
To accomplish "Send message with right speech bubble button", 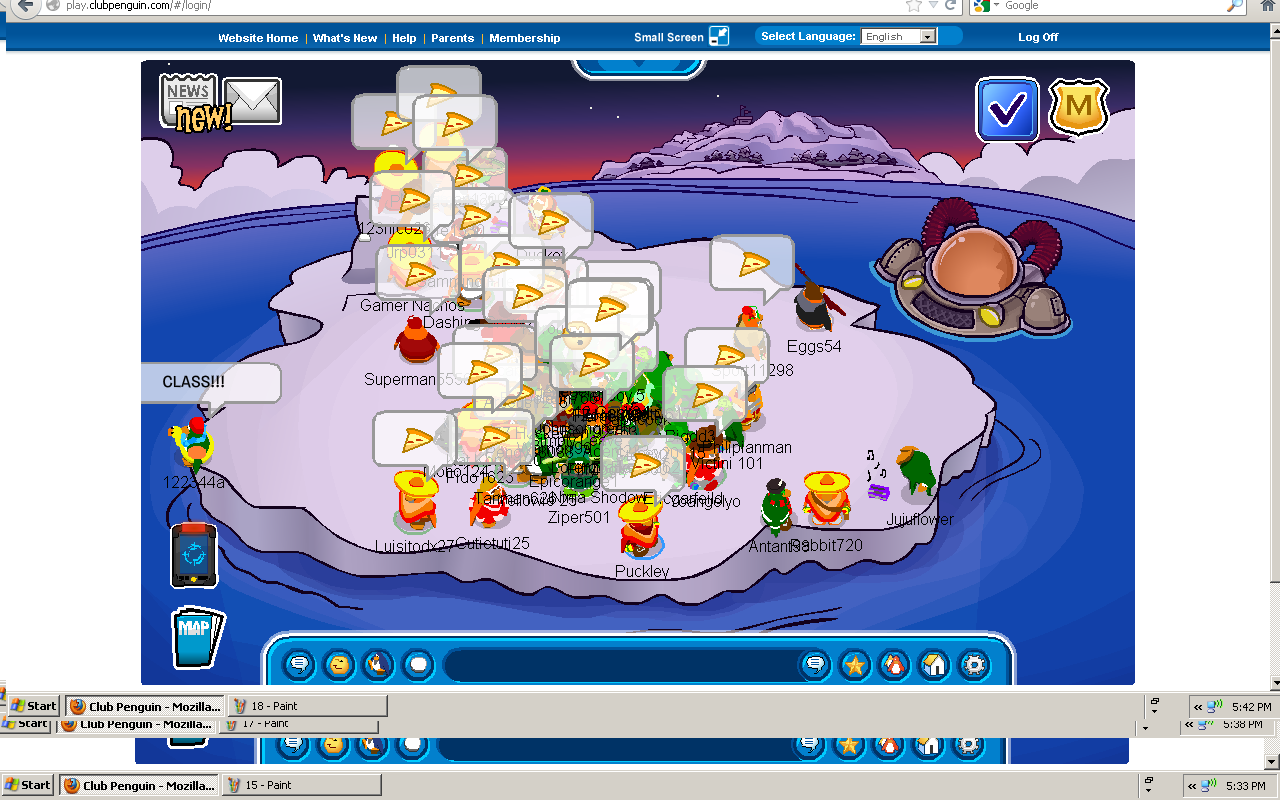I will (815, 664).
